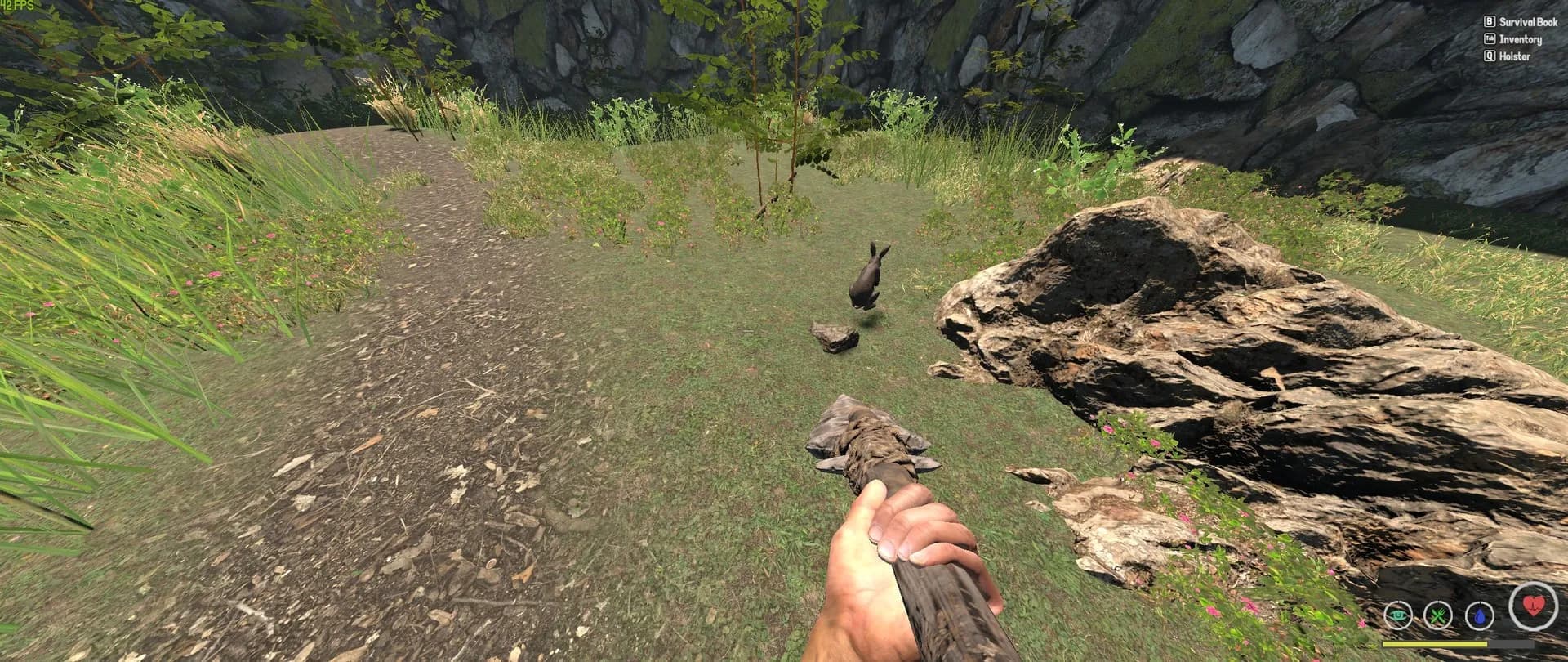Open the Survival Book prompt label
1568x662 pixels.
(1528, 22)
